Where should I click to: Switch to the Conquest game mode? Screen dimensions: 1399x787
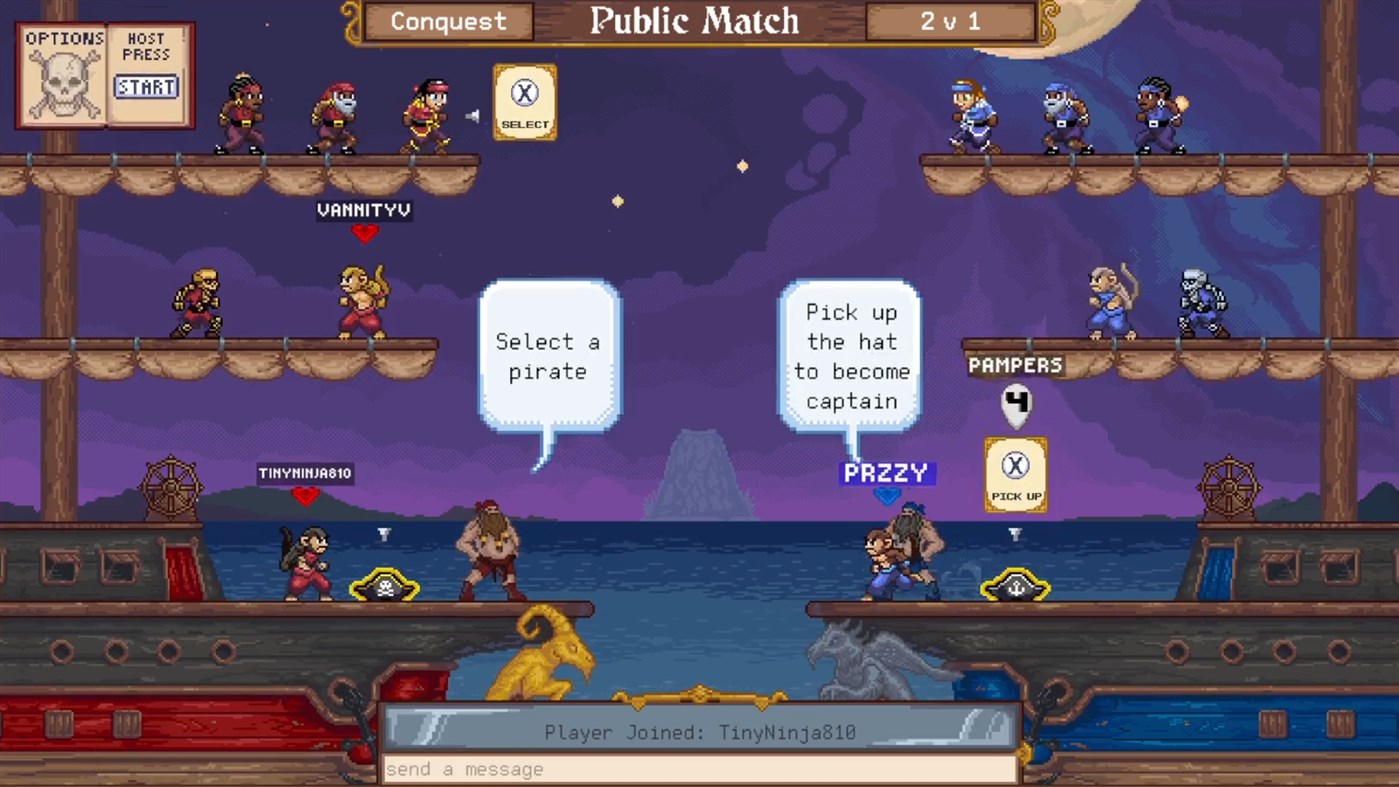(x=447, y=21)
